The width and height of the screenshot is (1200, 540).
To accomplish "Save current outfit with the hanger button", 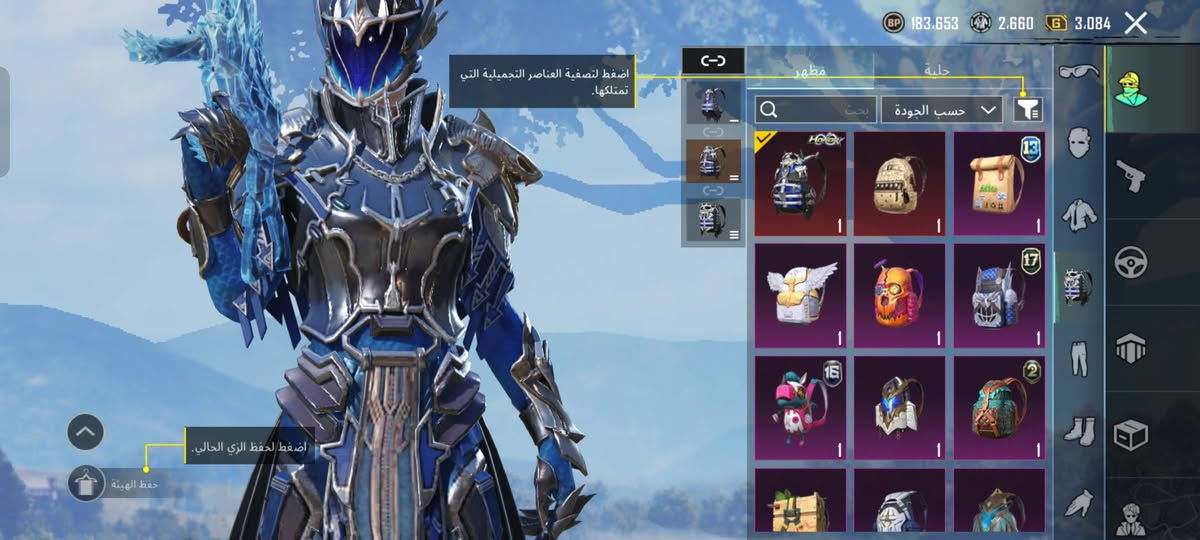I will tap(86, 484).
